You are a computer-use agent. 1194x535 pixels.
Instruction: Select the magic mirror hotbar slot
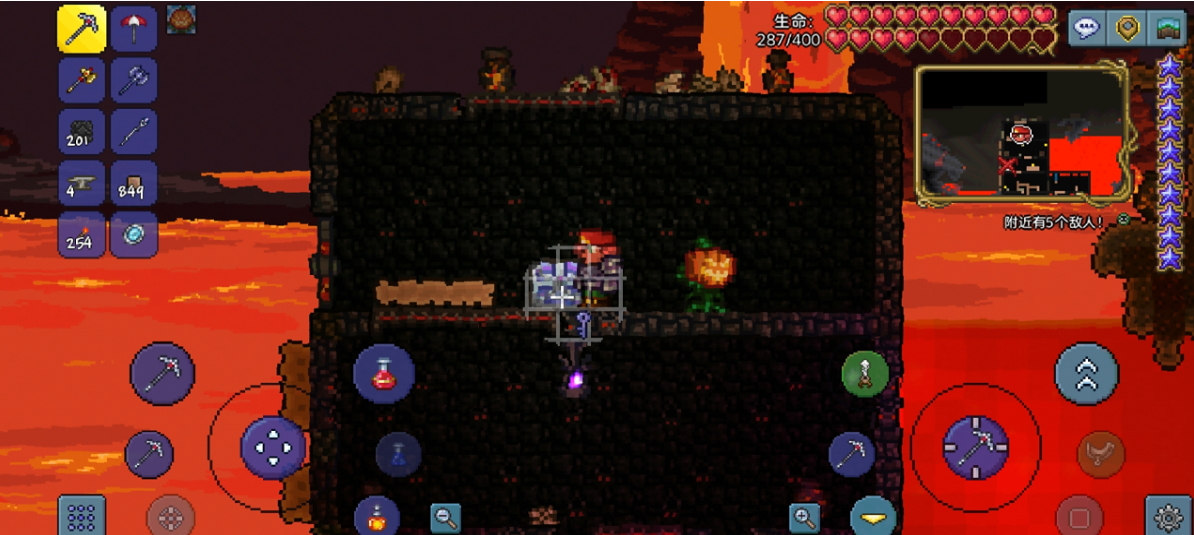[x=134, y=235]
